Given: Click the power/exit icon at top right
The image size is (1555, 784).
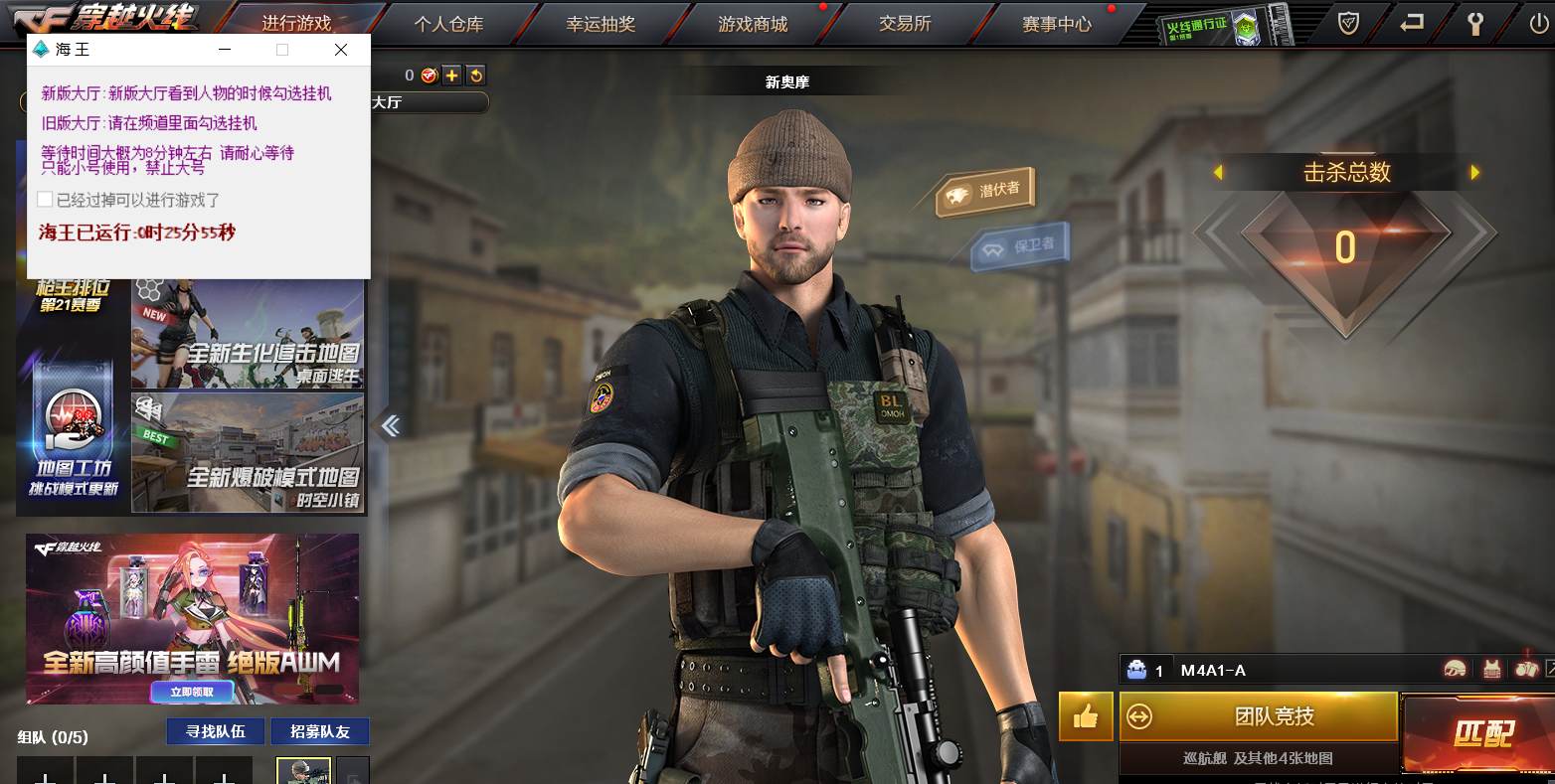Looking at the screenshot, I should [x=1539, y=21].
